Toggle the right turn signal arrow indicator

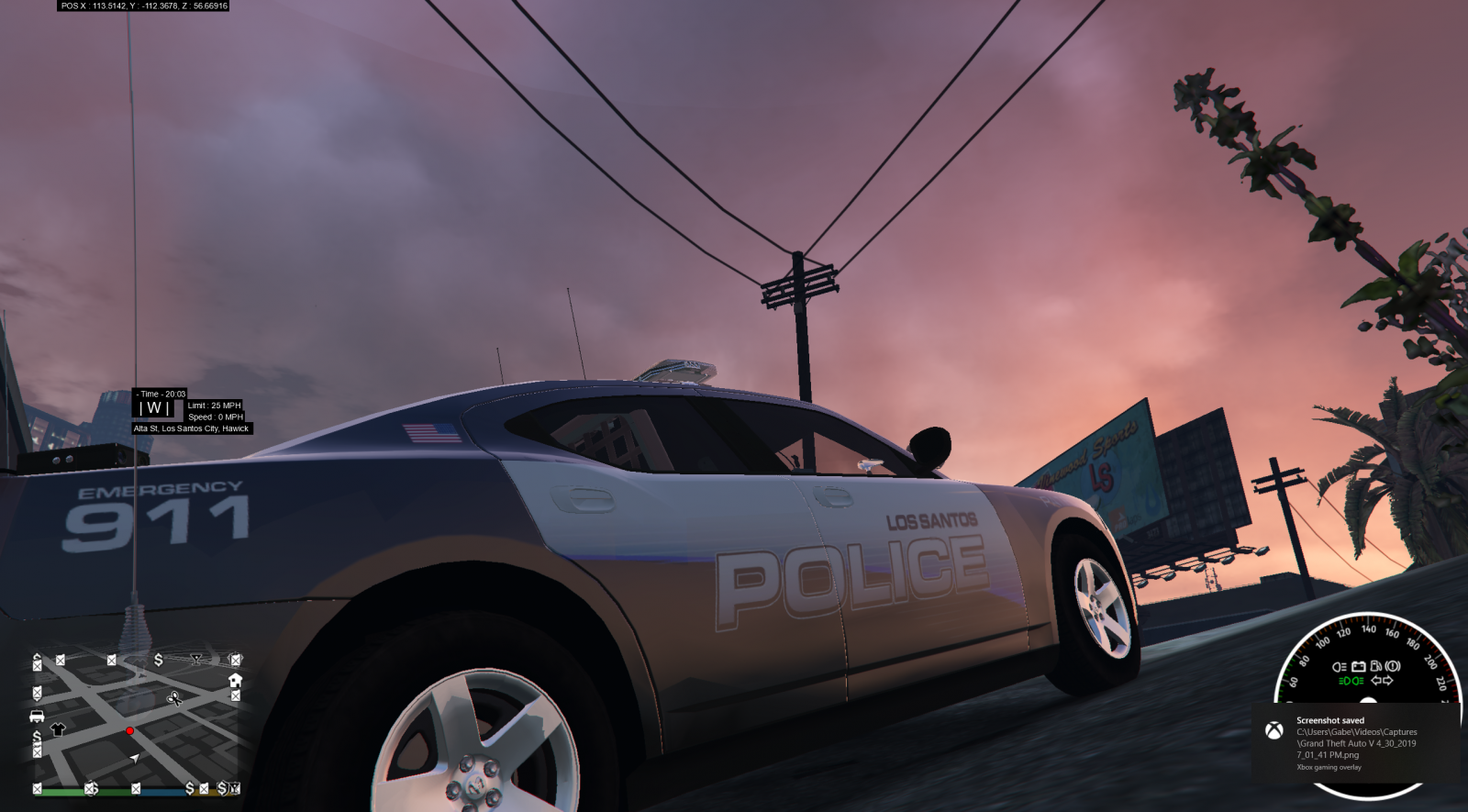point(1388,680)
